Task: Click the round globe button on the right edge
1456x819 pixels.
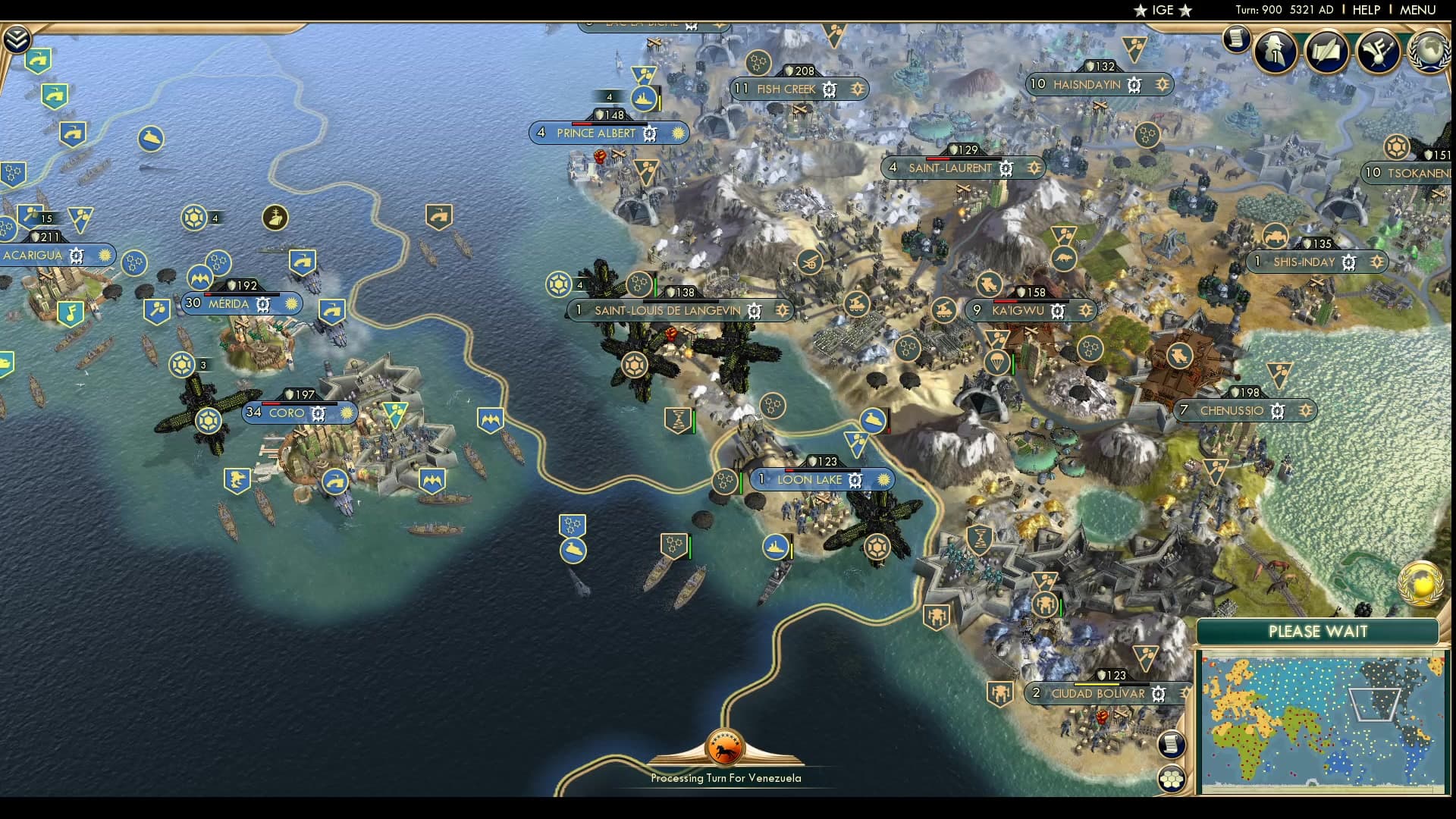Action: (1420, 582)
